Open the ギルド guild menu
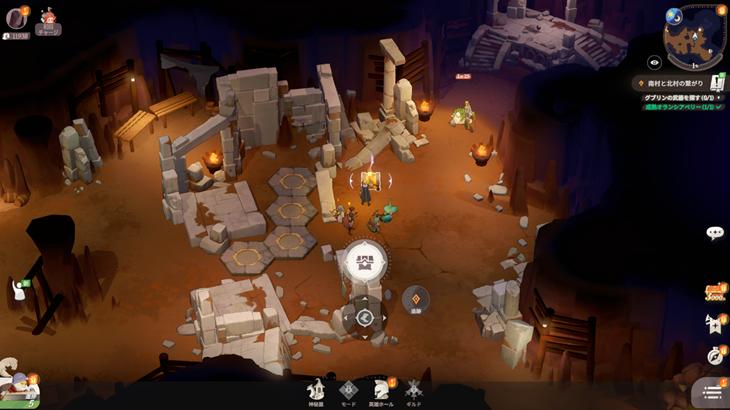This screenshot has height=410, width=730. [413, 391]
